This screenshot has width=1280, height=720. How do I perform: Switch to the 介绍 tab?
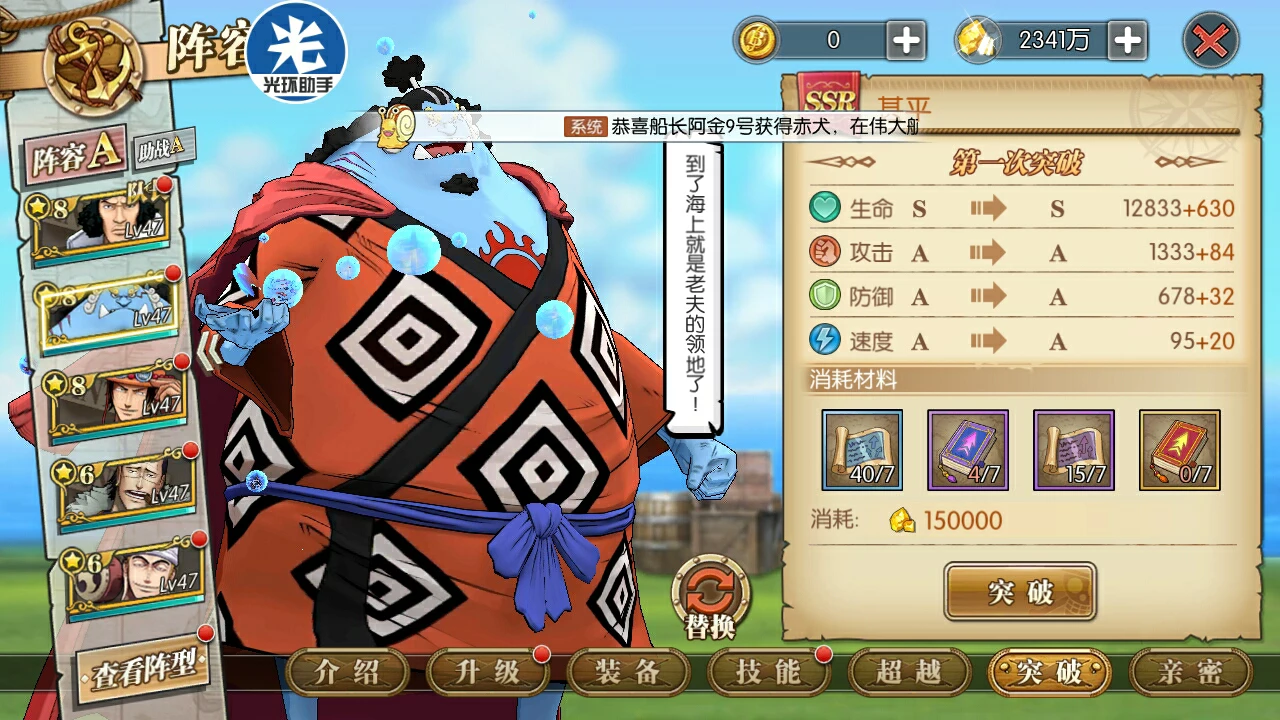pyautogui.click(x=347, y=672)
